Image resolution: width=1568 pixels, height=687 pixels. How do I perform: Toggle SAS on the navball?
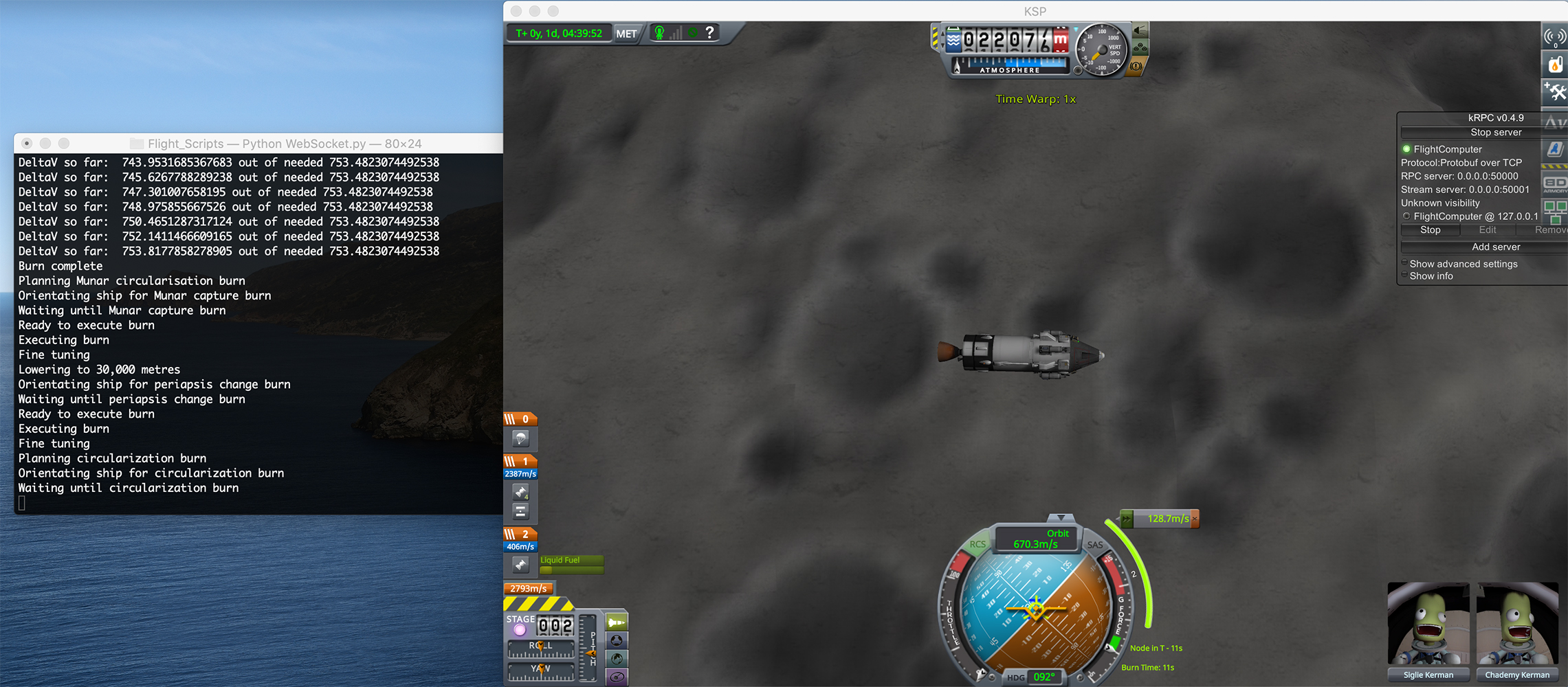(x=1095, y=545)
